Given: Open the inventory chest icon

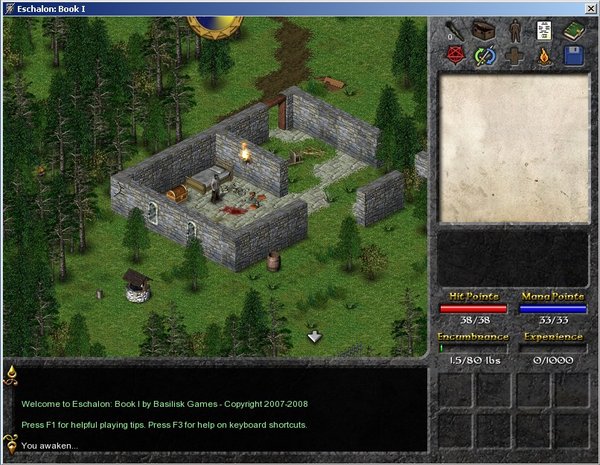Looking at the screenshot, I should click(483, 29).
